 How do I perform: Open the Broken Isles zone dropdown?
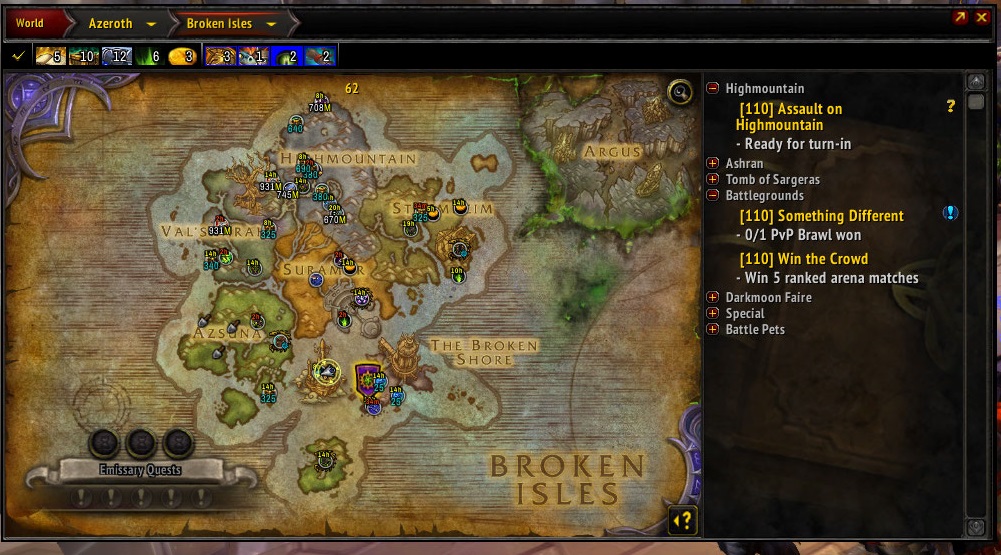pyautogui.click(x=271, y=24)
